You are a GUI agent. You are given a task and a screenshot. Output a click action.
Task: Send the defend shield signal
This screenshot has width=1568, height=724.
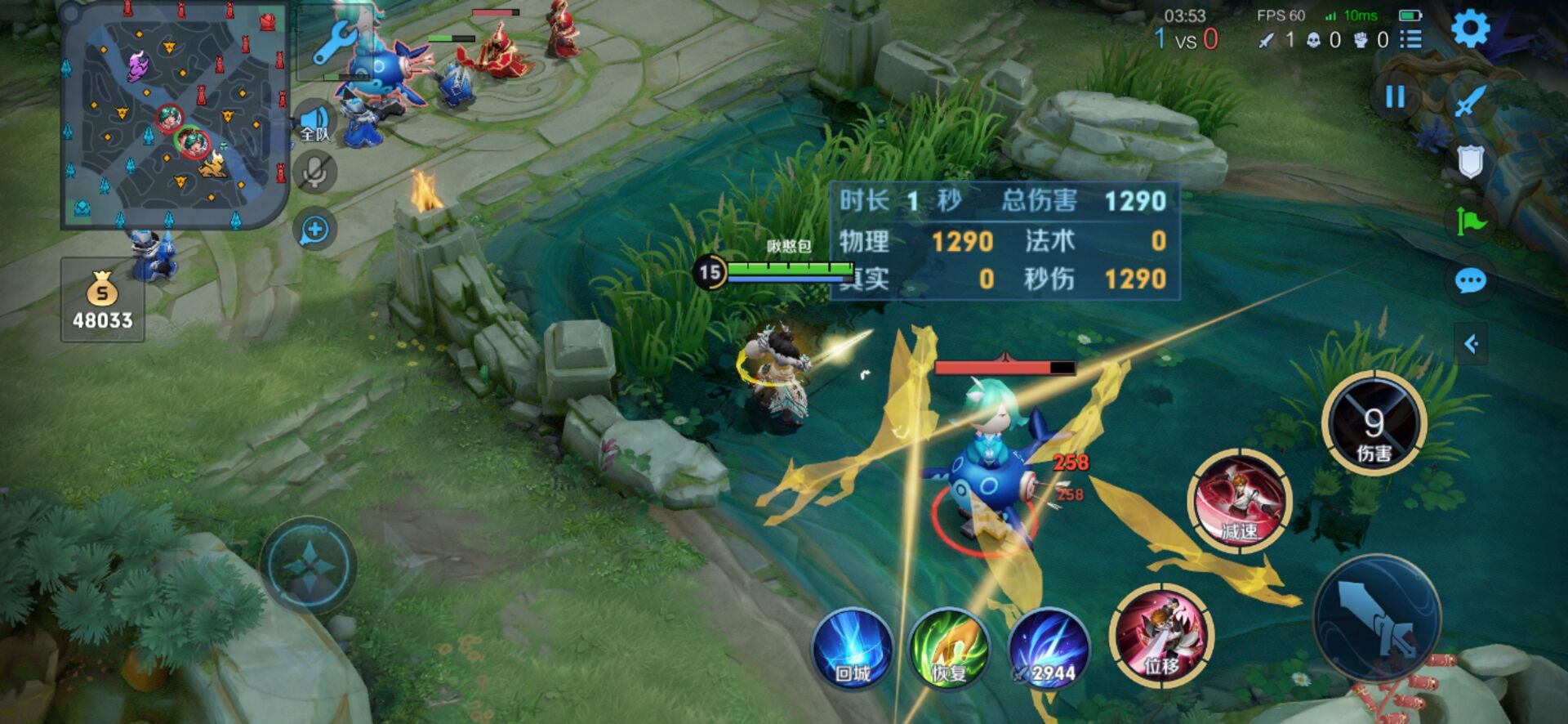(1470, 162)
